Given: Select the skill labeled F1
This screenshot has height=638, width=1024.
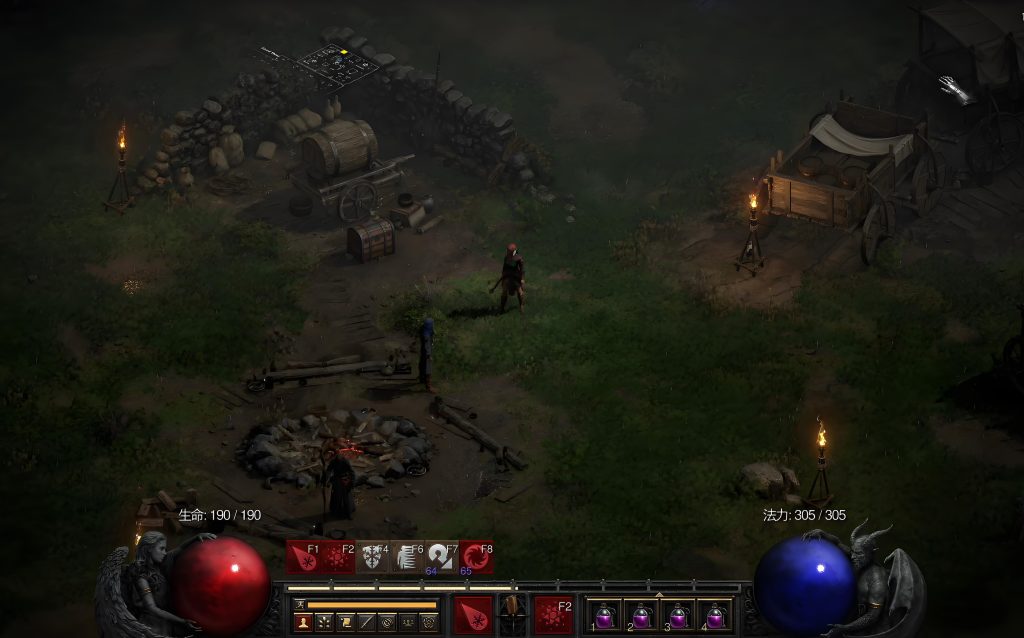Looking at the screenshot, I should click(303, 557).
